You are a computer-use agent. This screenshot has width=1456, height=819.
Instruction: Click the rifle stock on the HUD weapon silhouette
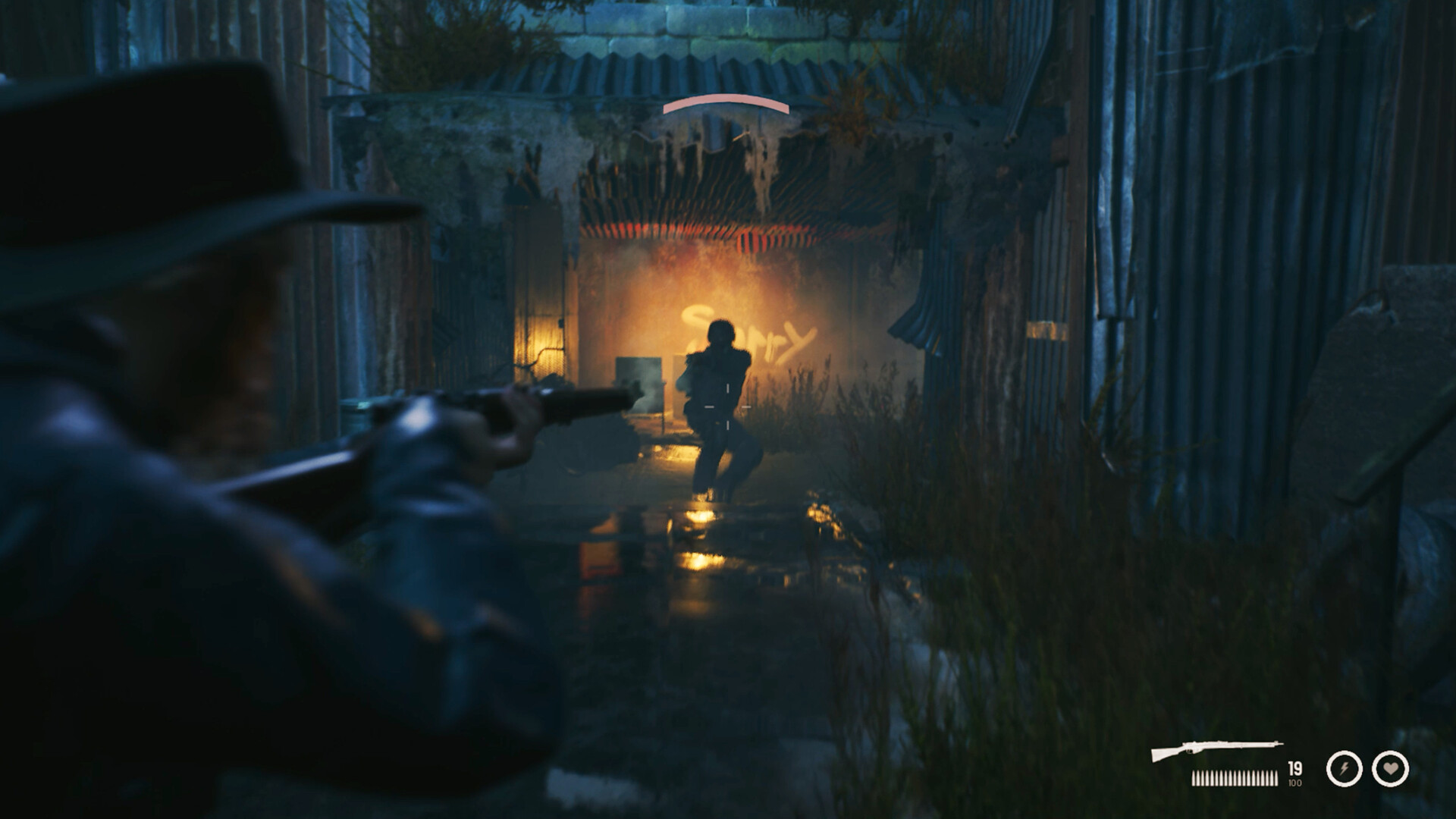(1159, 755)
